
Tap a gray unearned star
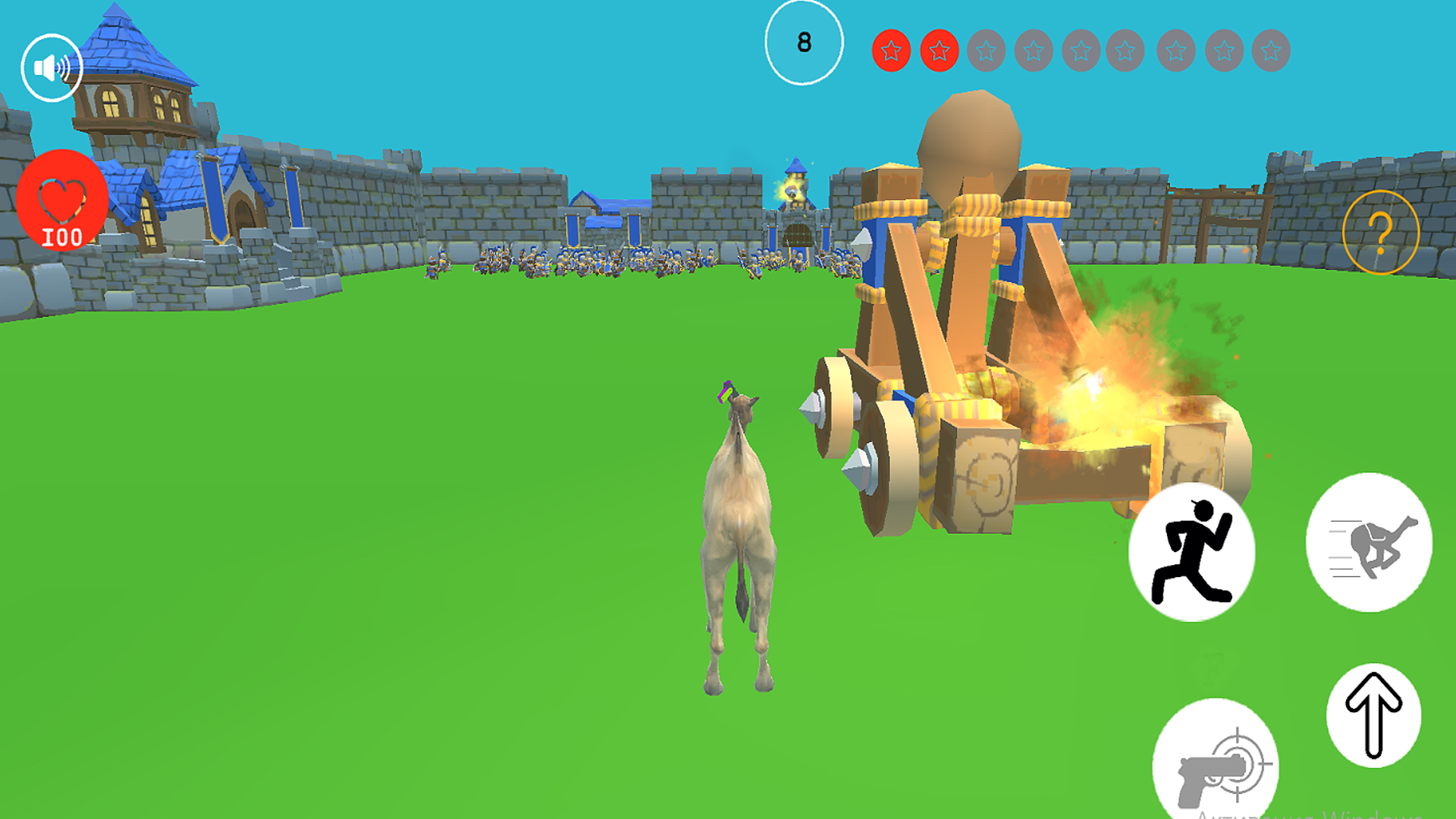(x=986, y=49)
